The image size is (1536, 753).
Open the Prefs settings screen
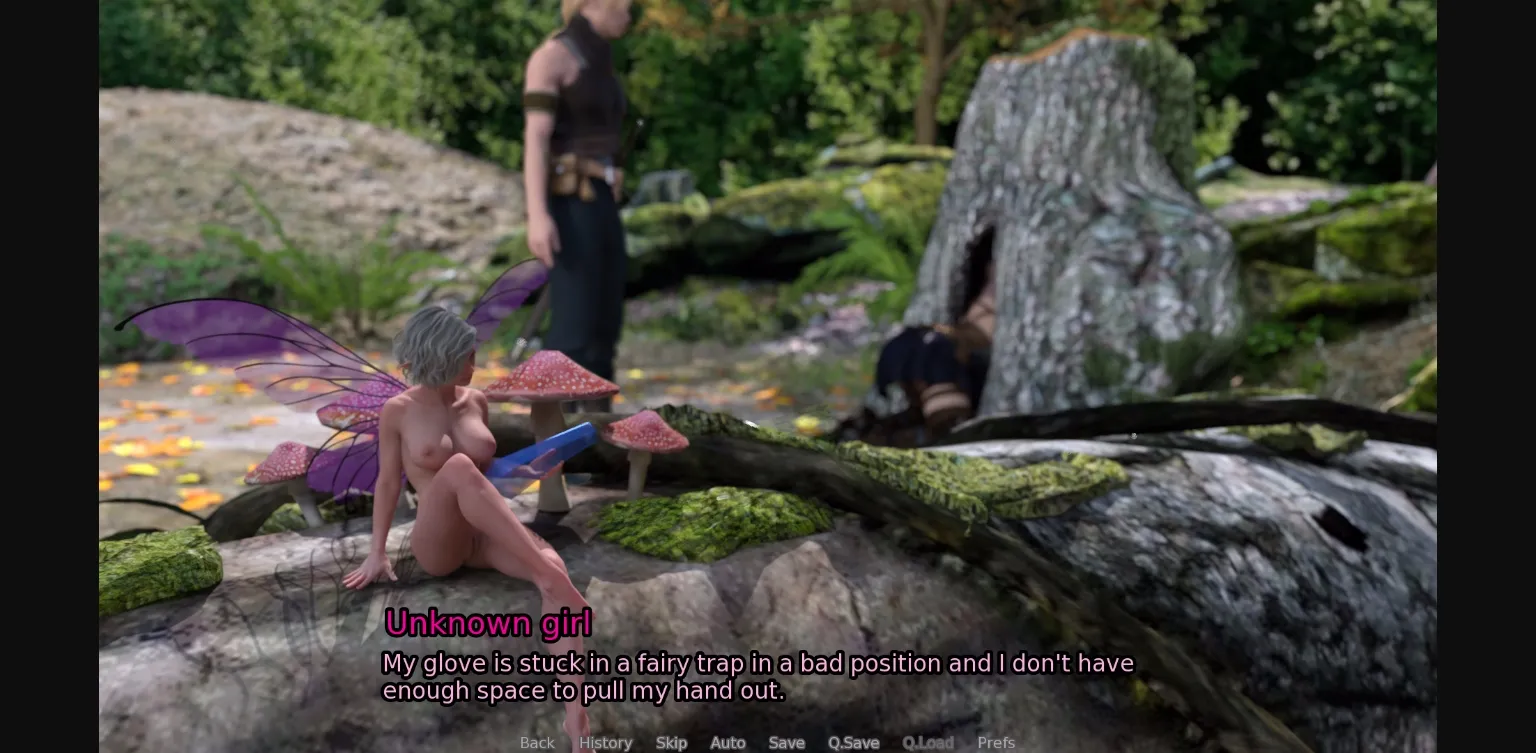point(996,742)
